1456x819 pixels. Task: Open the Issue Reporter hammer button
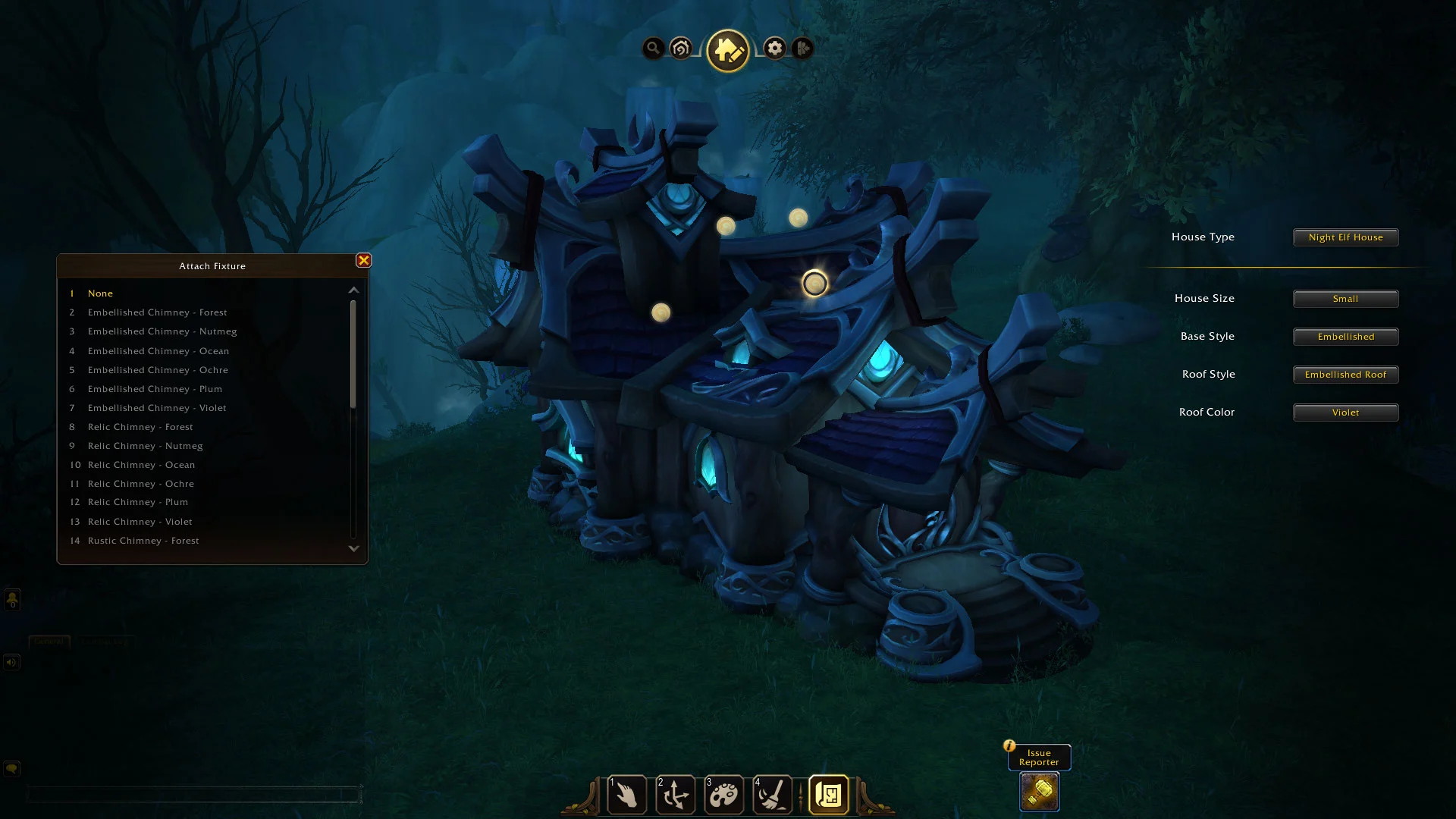pos(1039,792)
